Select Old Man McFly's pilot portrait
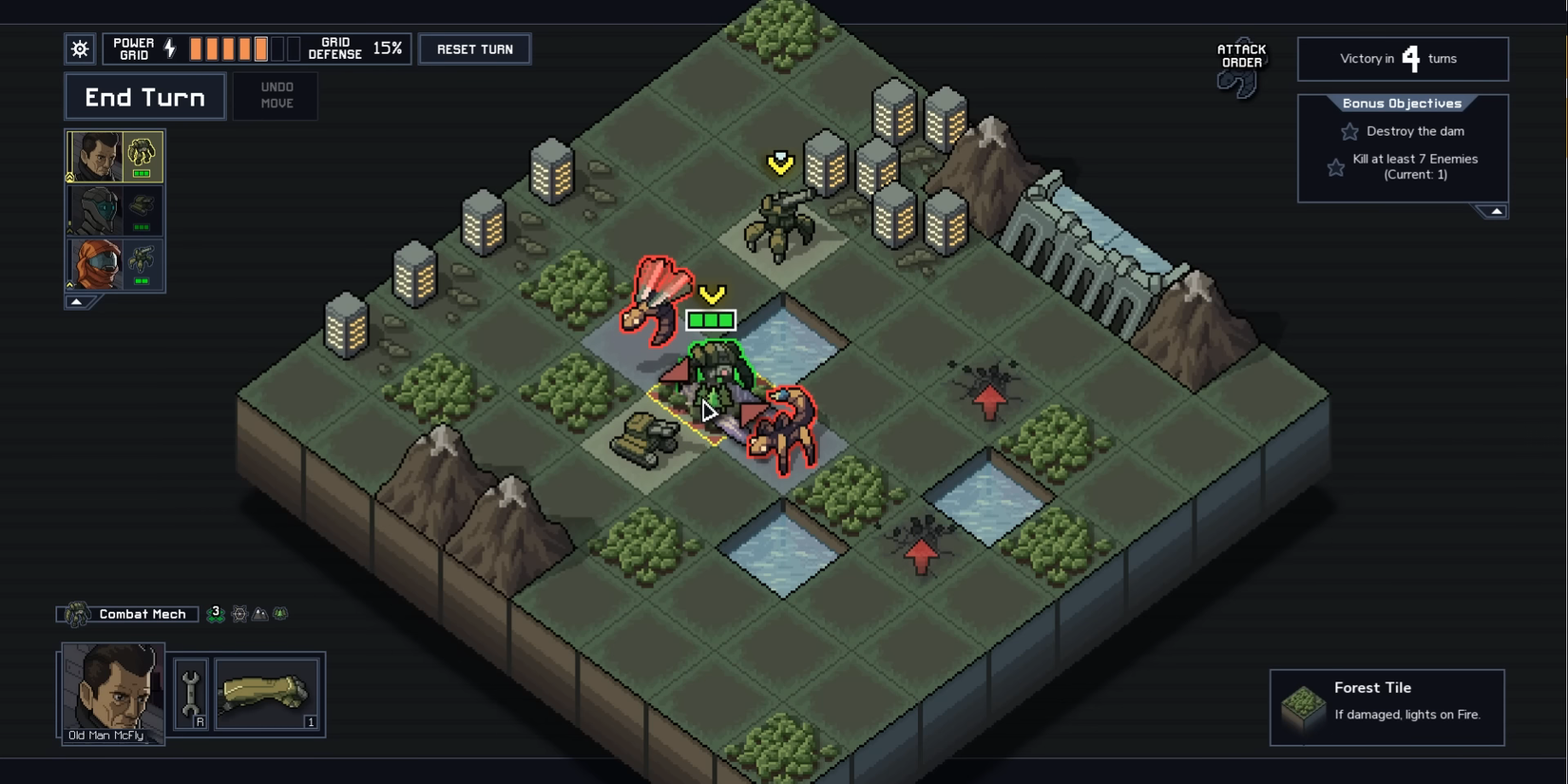 (112, 692)
